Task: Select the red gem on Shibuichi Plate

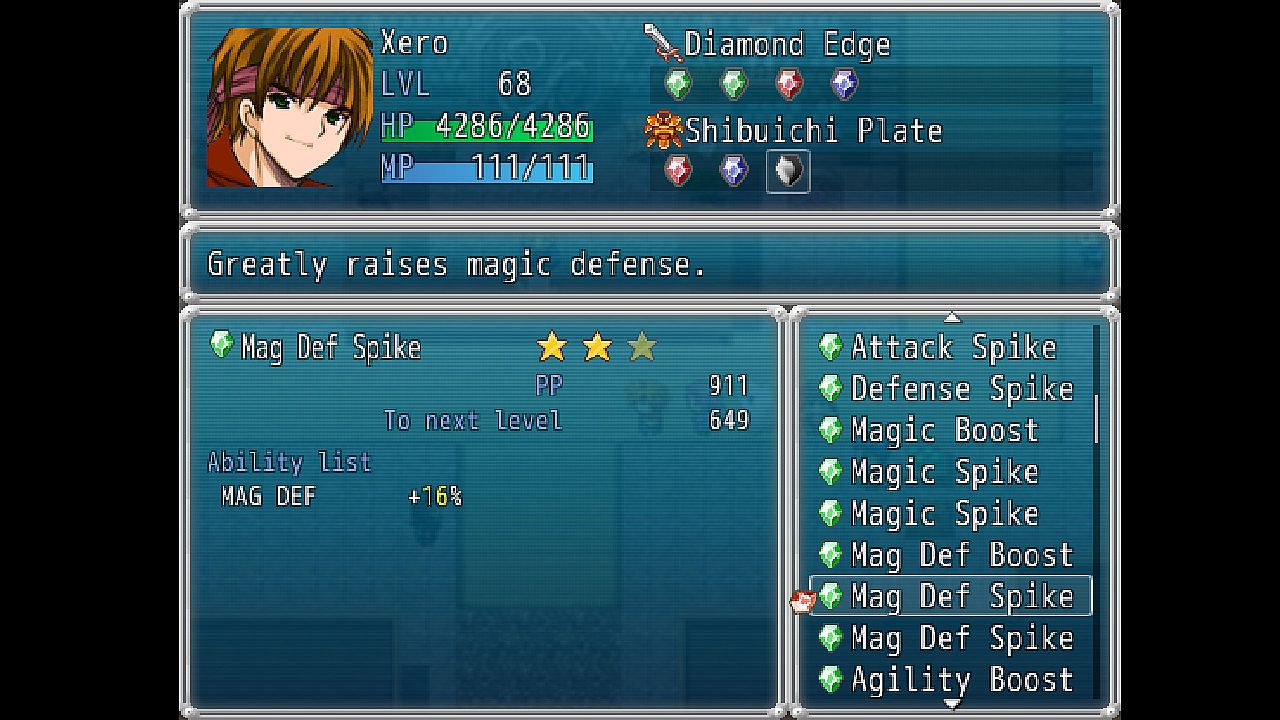Action: point(678,171)
